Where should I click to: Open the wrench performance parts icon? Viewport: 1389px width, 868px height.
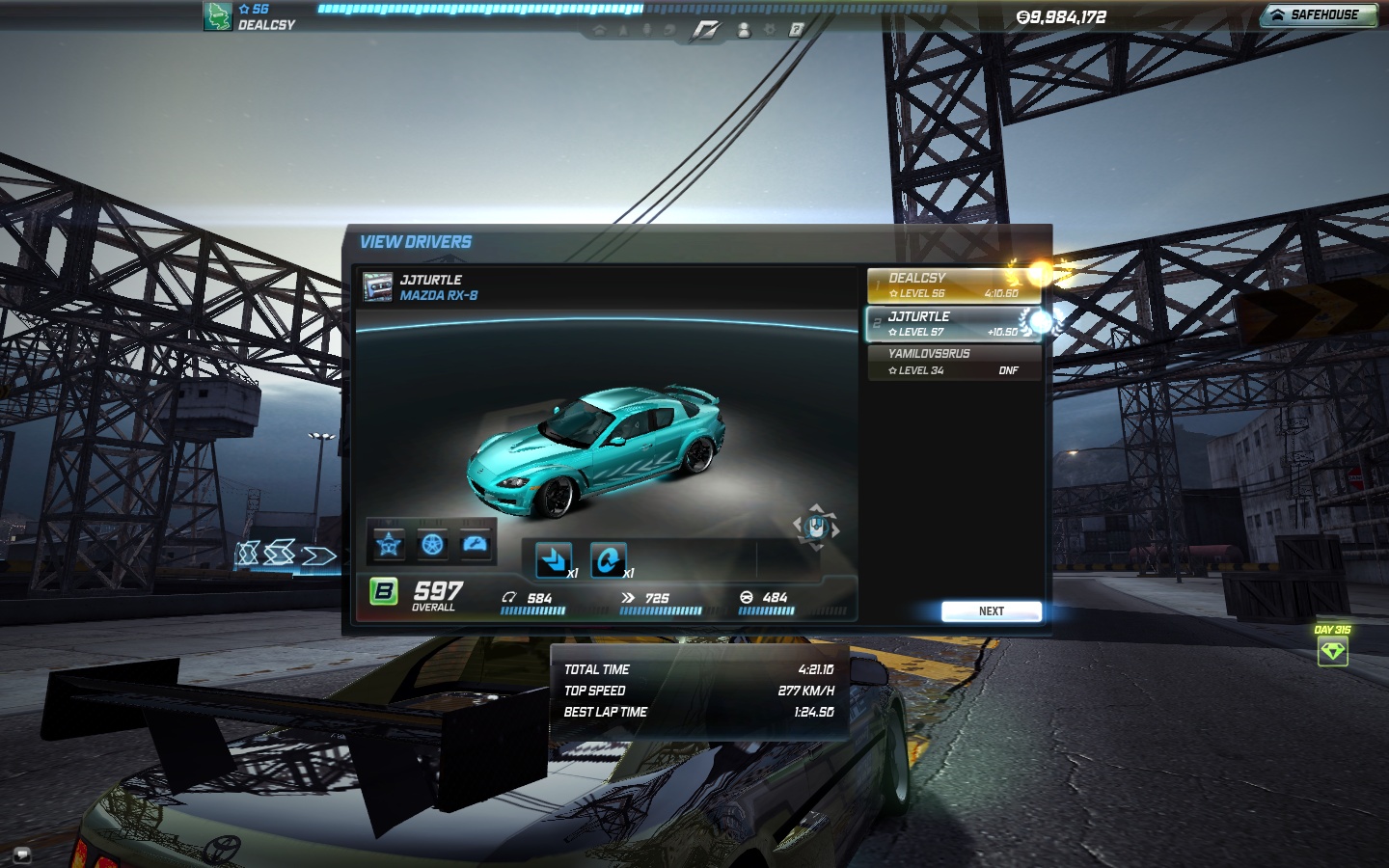(476, 545)
